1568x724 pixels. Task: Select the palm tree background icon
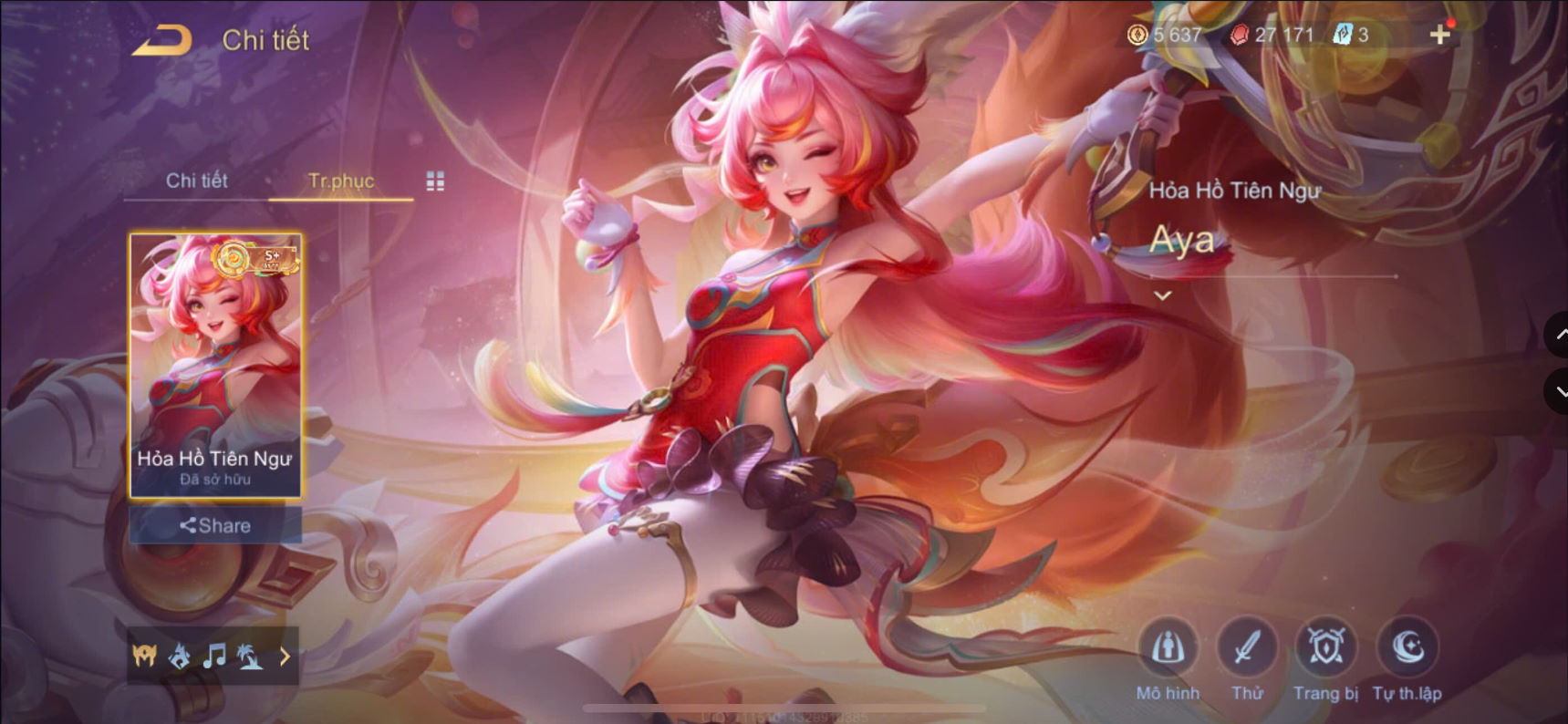[252, 655]
